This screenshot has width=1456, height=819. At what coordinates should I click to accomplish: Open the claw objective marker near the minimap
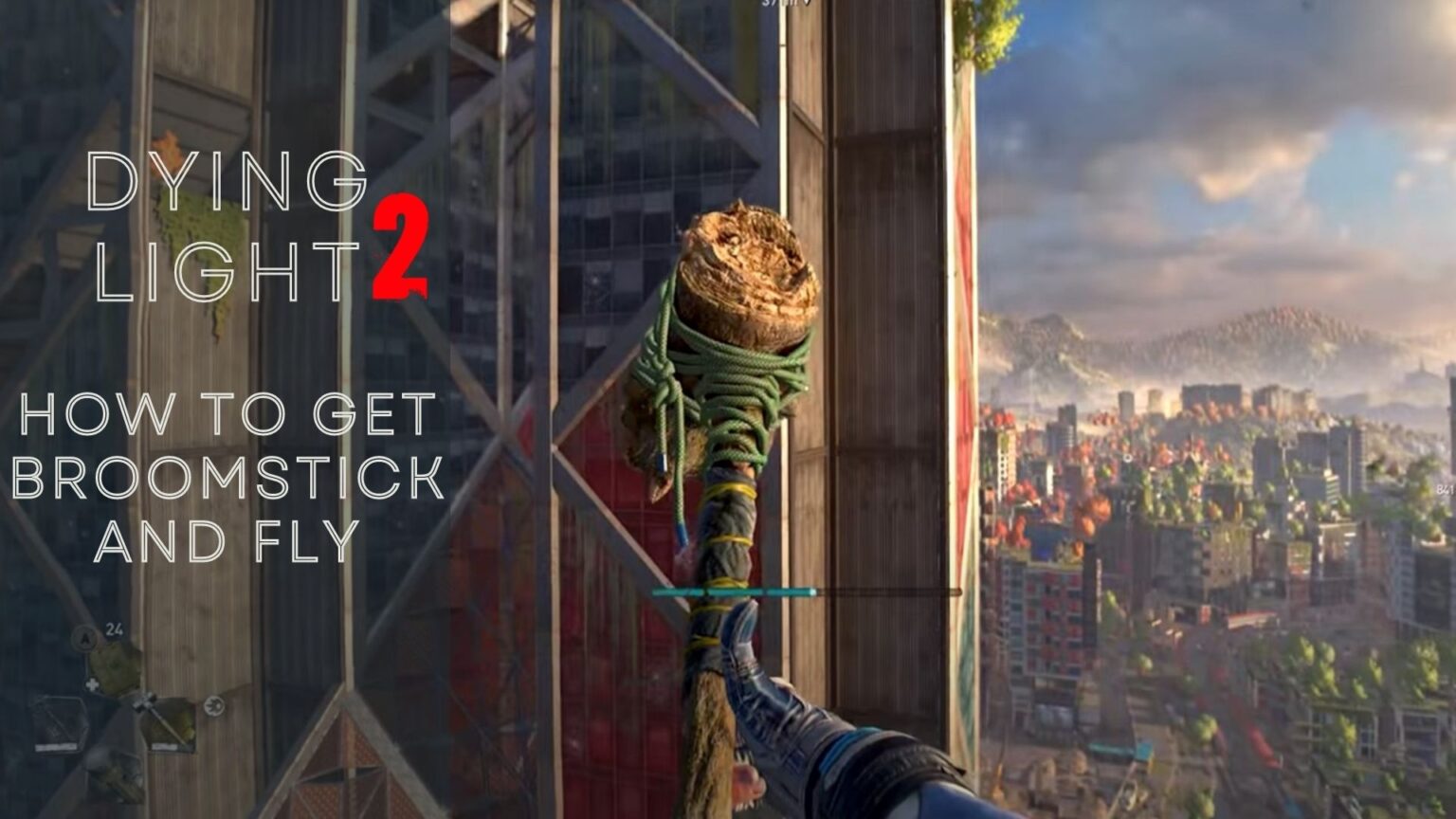[212, 706]
